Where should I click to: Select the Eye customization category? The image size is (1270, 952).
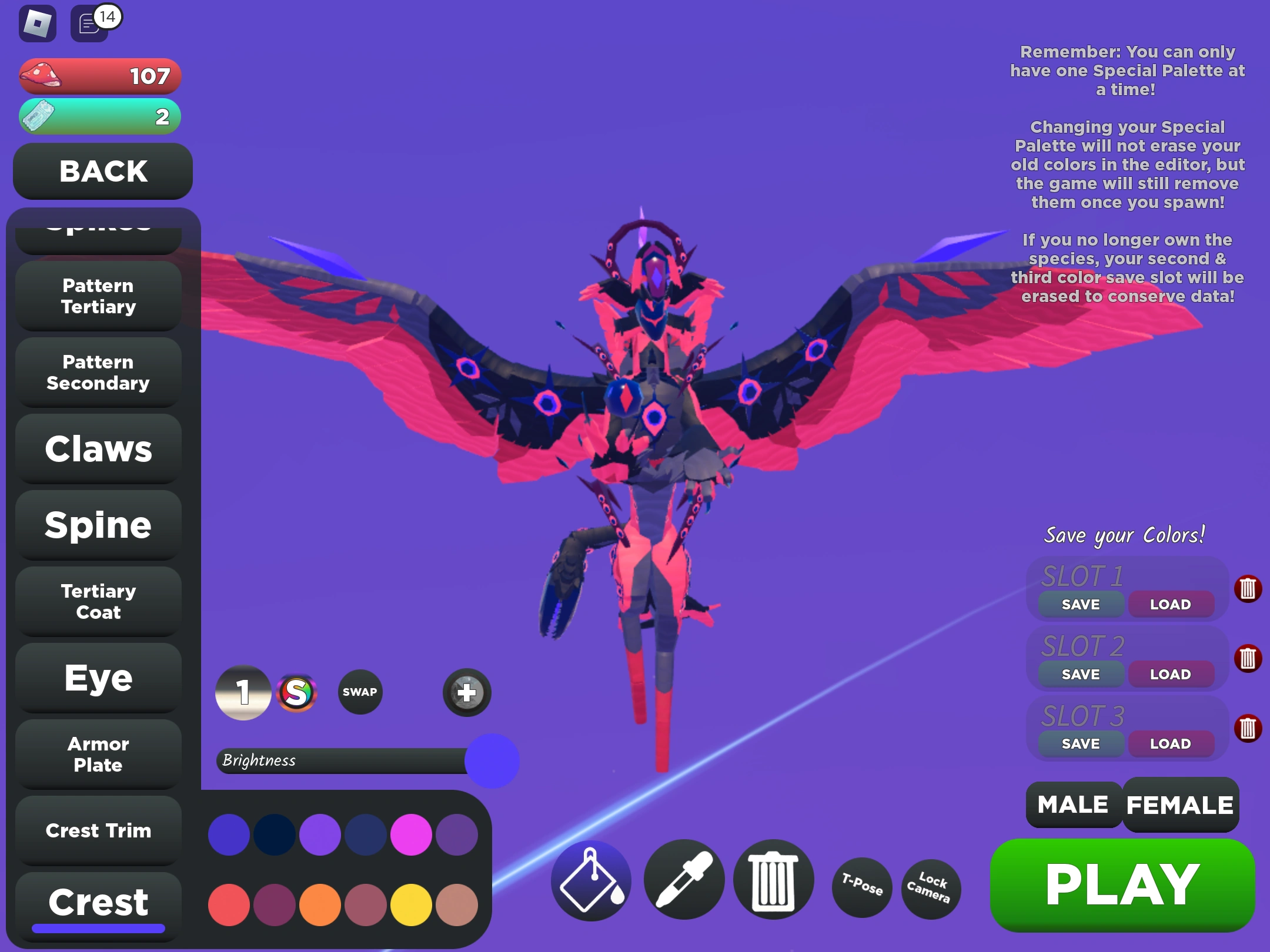point(98,677)
